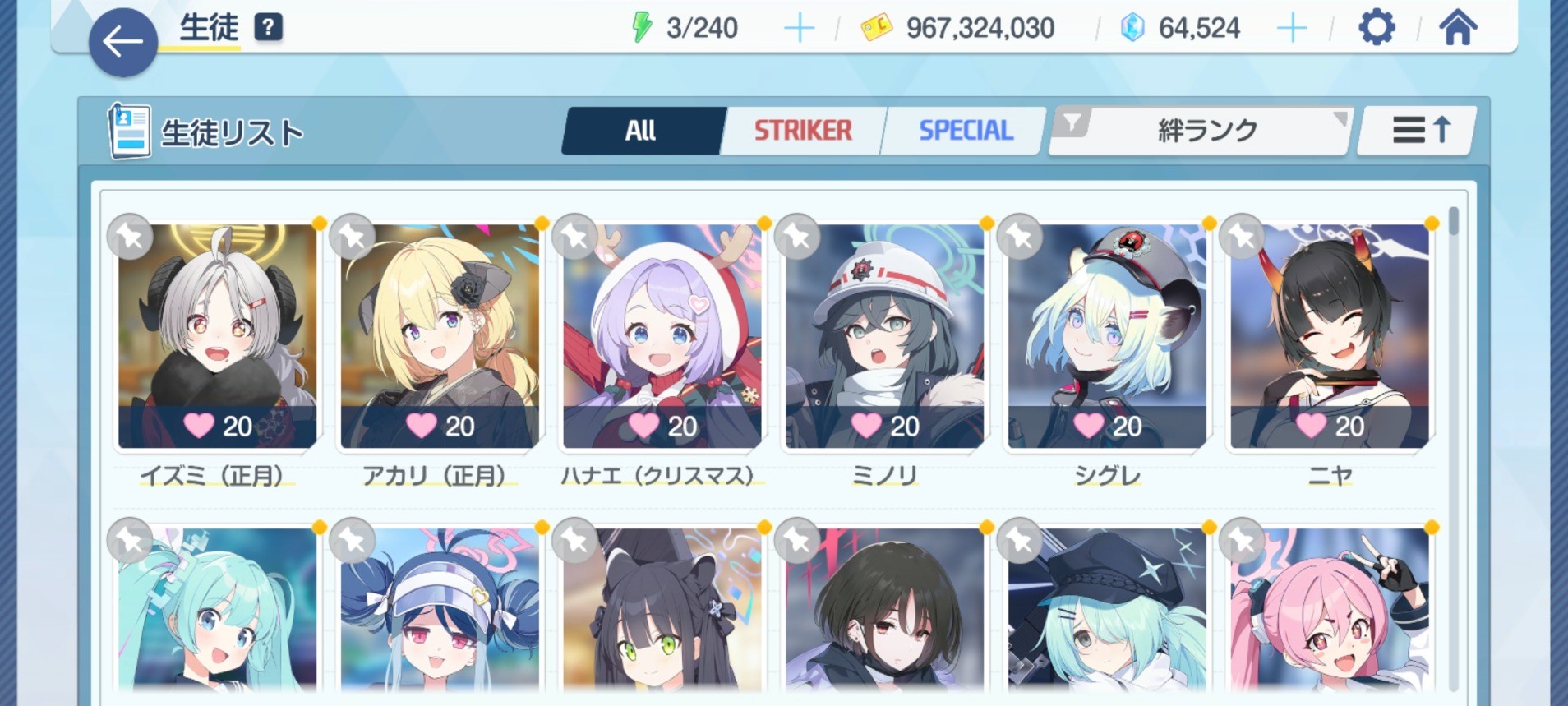Select student シグレ
1568x706 pixels.
pyautogui.click(x=1107, y=337)
